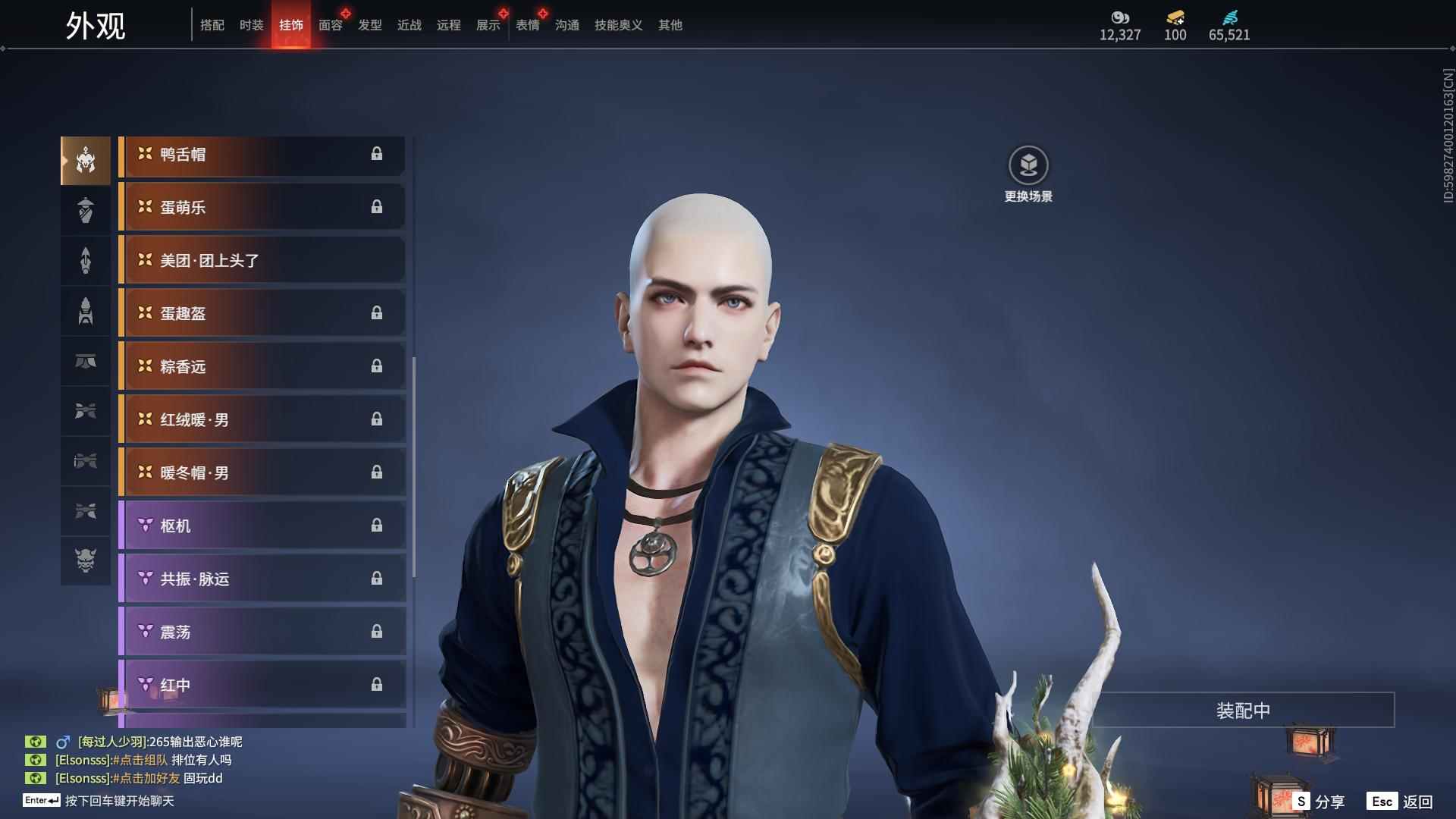Choose the 红中 accessory
Image resolution: width=1456 pixels, height=819 pixels.
(262, 686)
